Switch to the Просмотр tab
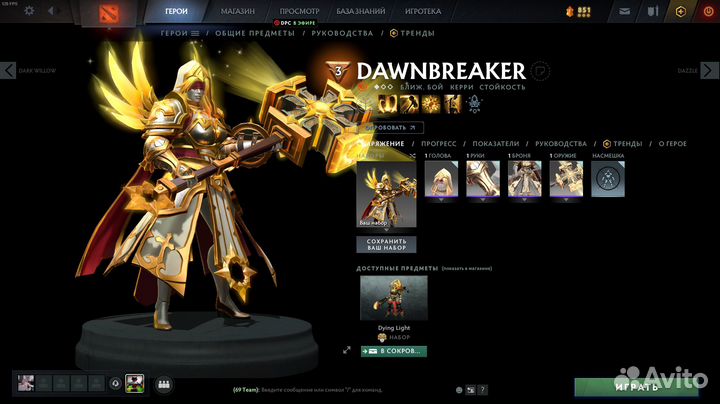 pyautogui.click(x=300, y=11)
